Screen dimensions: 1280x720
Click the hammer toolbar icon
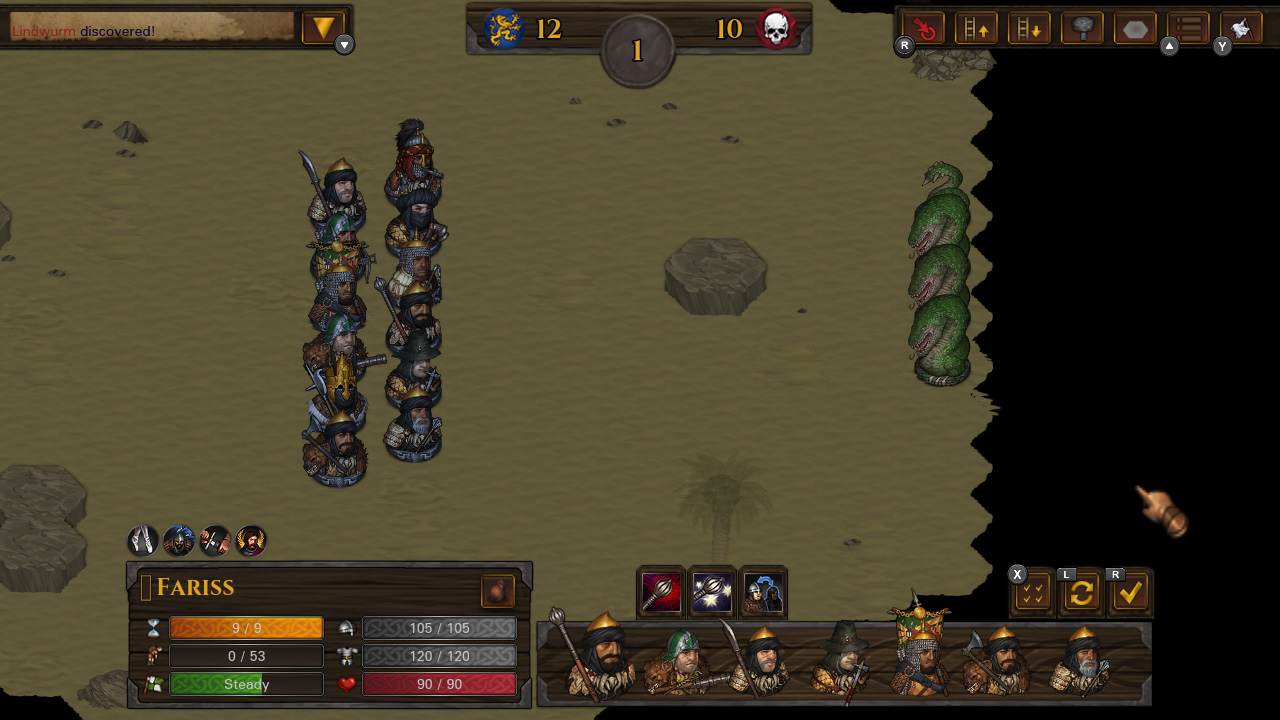(x=1082, y=28)
